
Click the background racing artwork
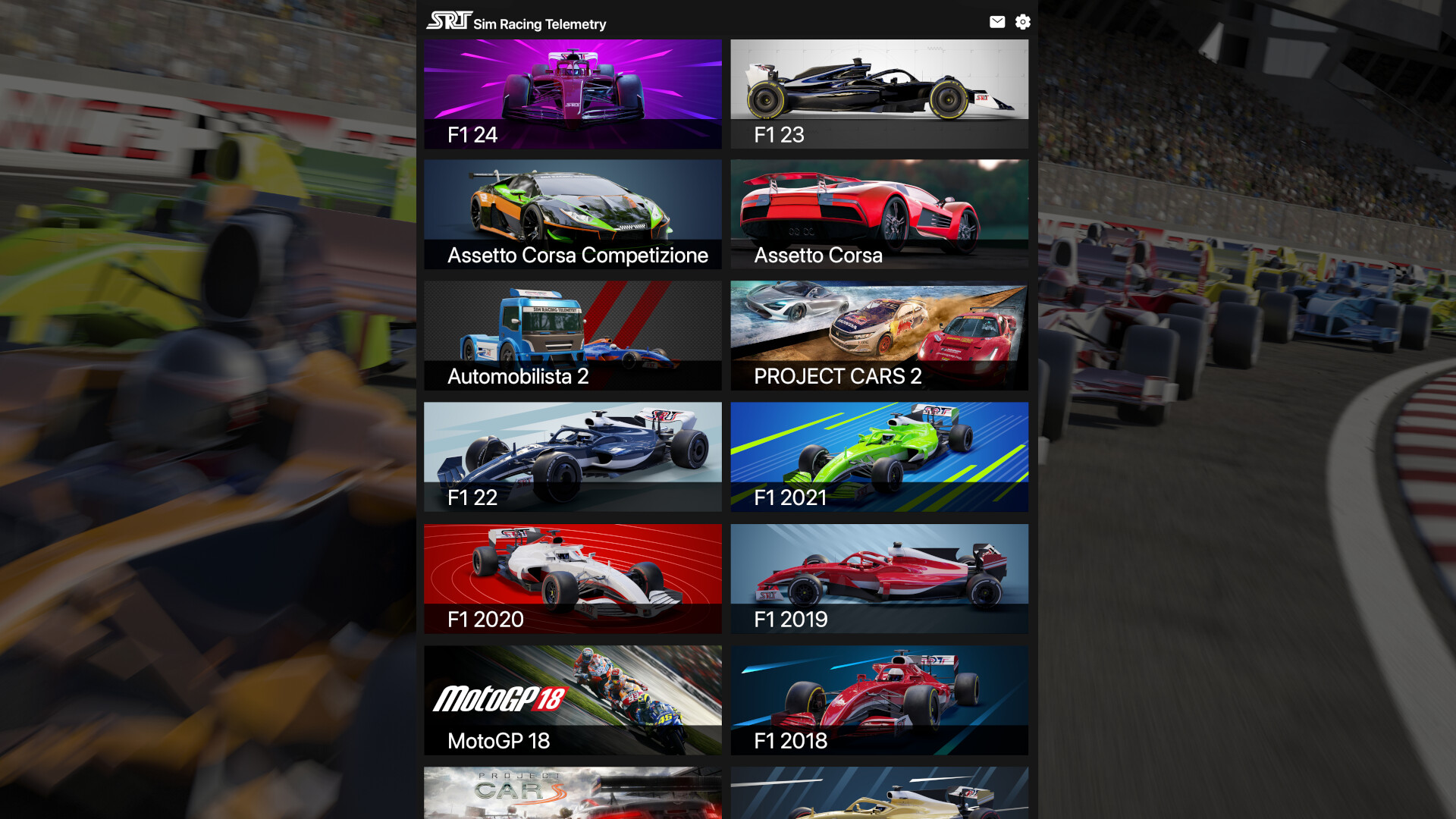tap(190, 409)
